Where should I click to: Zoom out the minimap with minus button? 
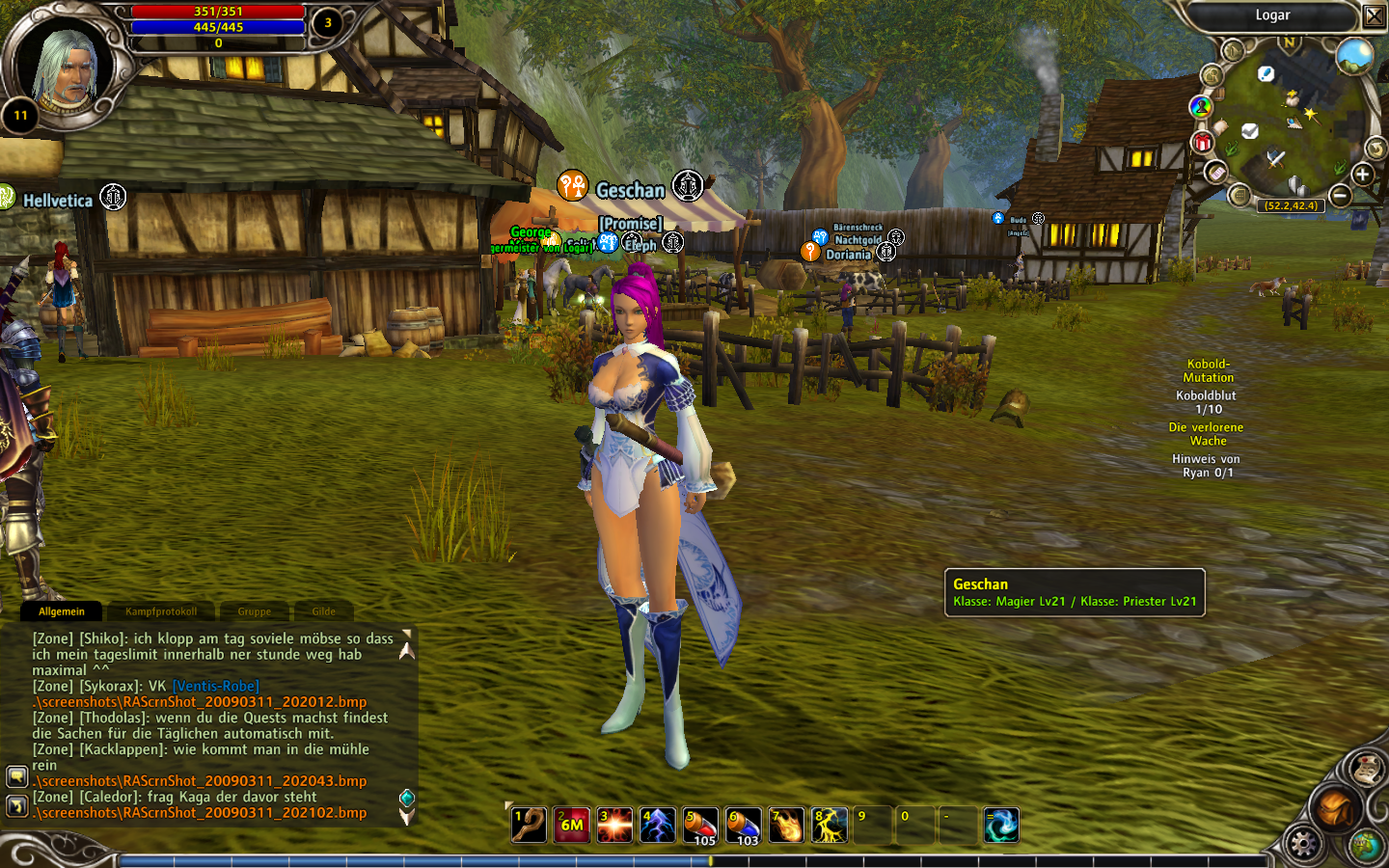click(1340, 196)
